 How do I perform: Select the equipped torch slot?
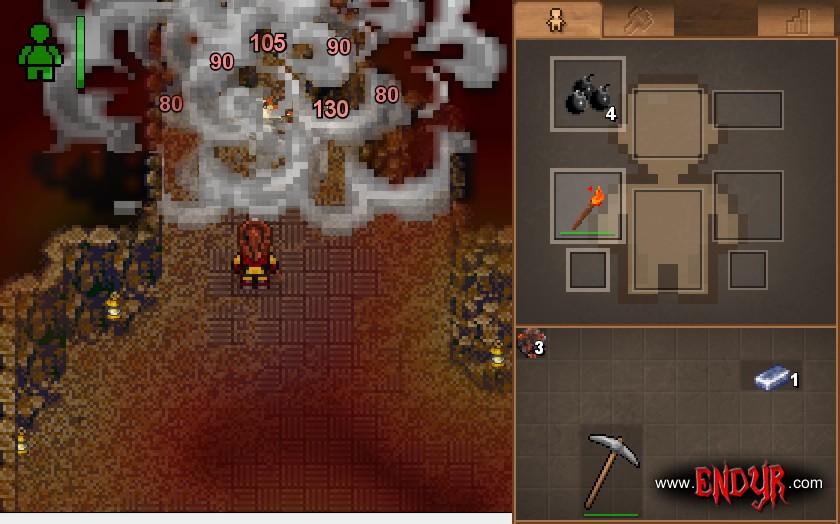[x=588, y=206]
